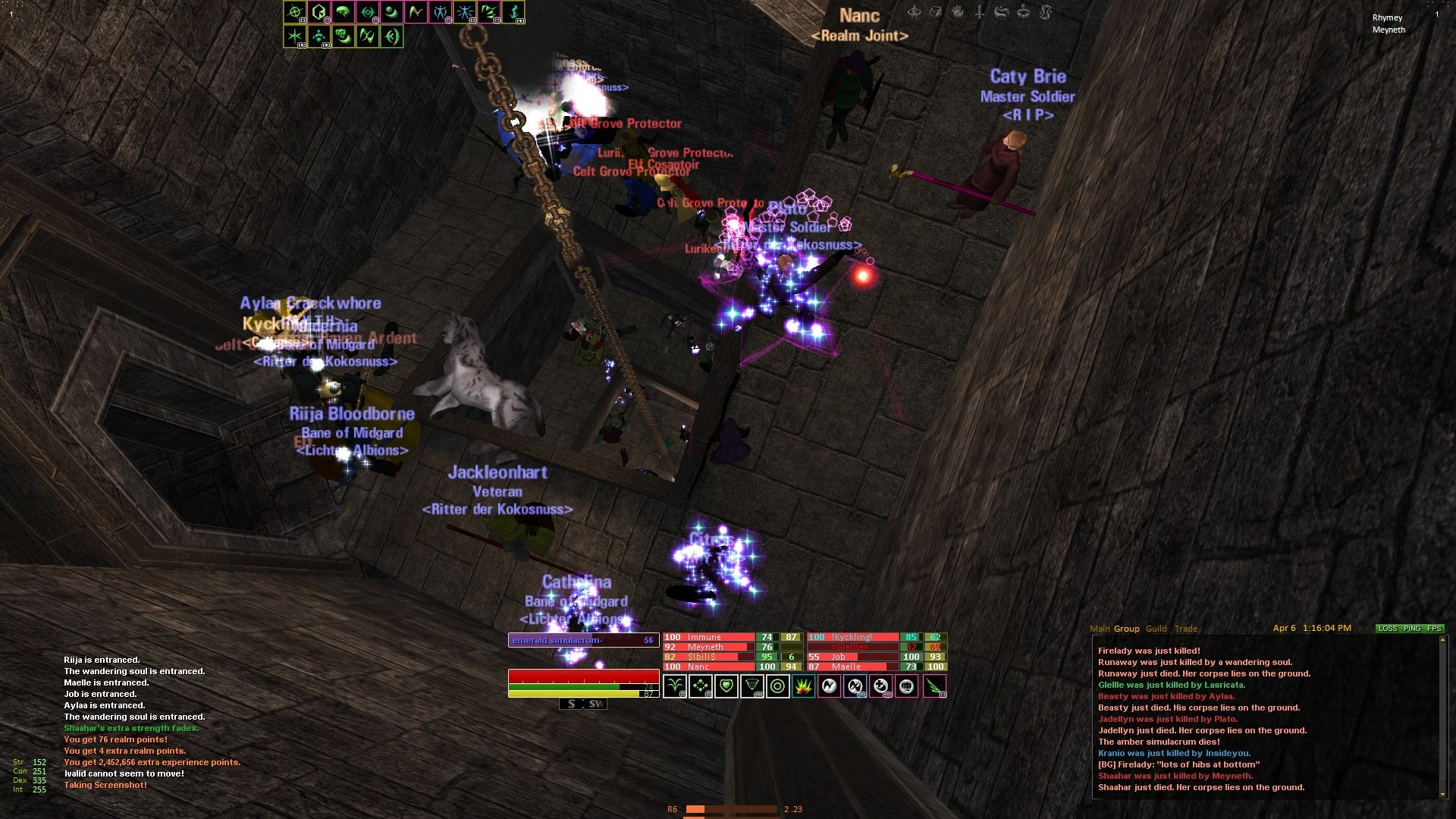This screenshot has width=1456, height=819.
Task: Activate the concentric rings ability icon
Action: point(778,686)
